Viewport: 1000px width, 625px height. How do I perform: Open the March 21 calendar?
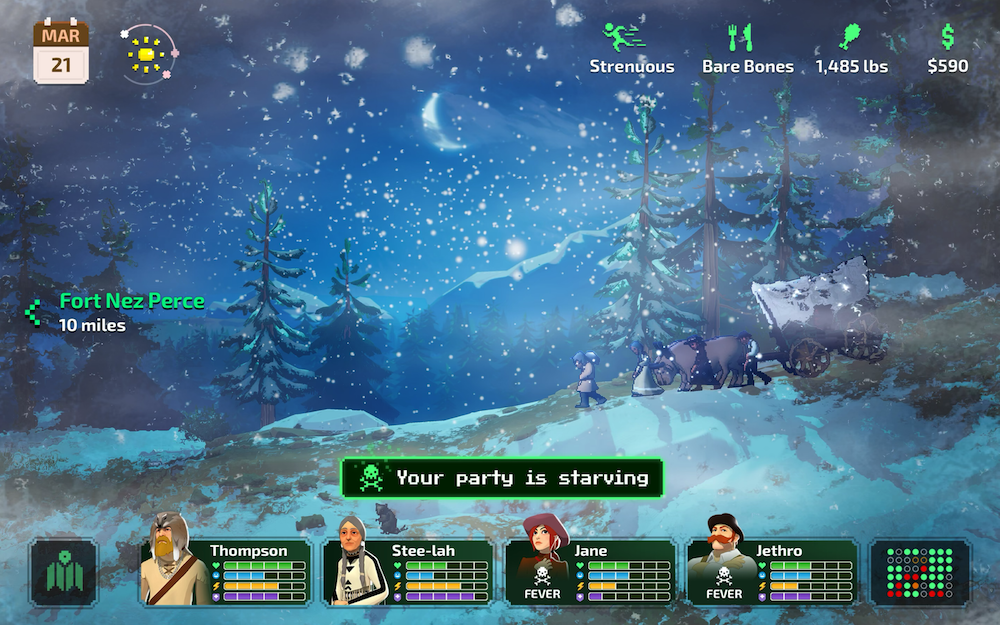coord(61,52)
